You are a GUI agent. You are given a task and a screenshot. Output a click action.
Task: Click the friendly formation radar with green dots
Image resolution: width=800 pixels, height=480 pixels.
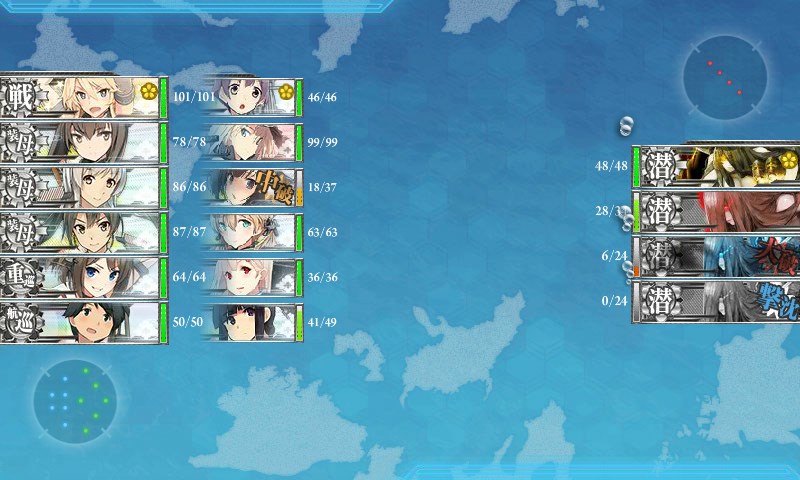[x=75, y=401]
